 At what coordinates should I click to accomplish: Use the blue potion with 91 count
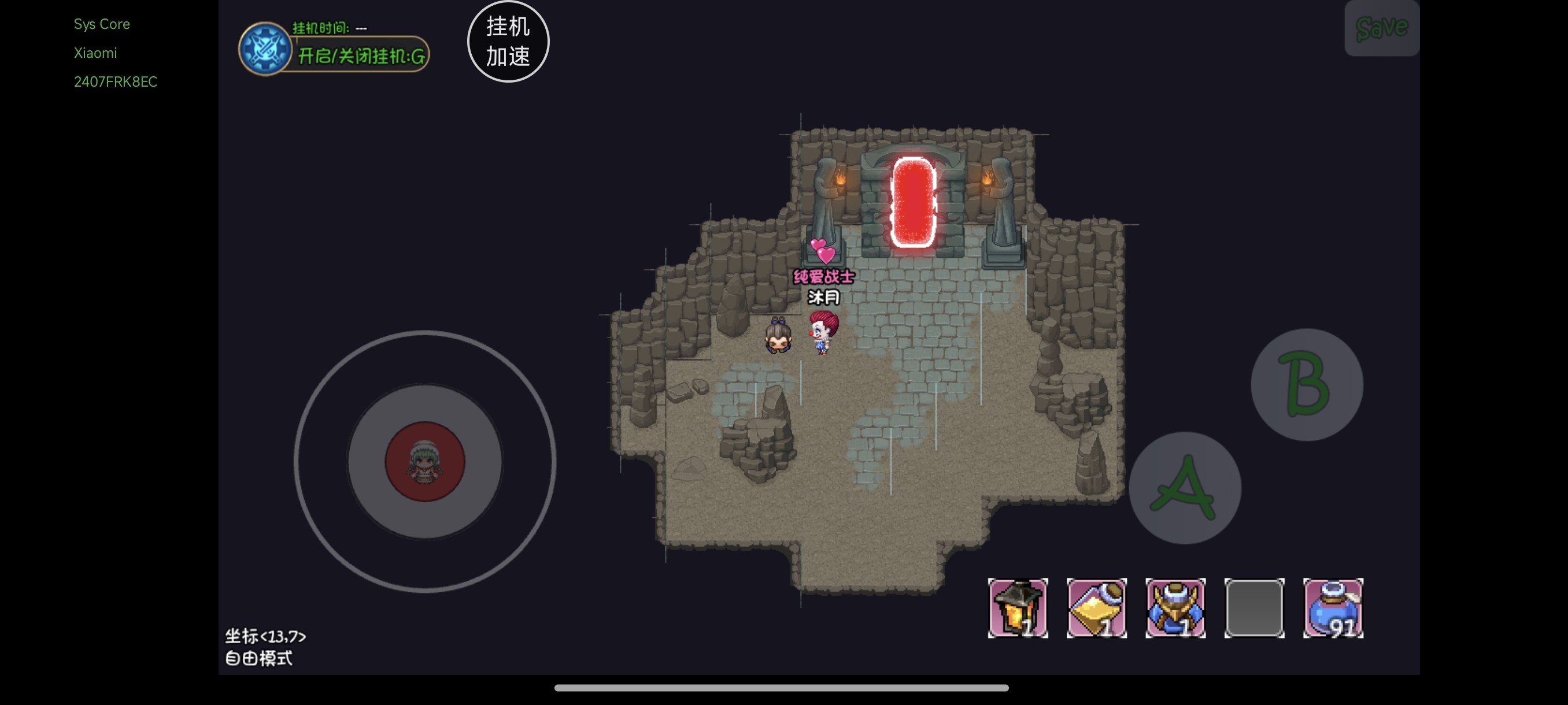click(1333, 608)
